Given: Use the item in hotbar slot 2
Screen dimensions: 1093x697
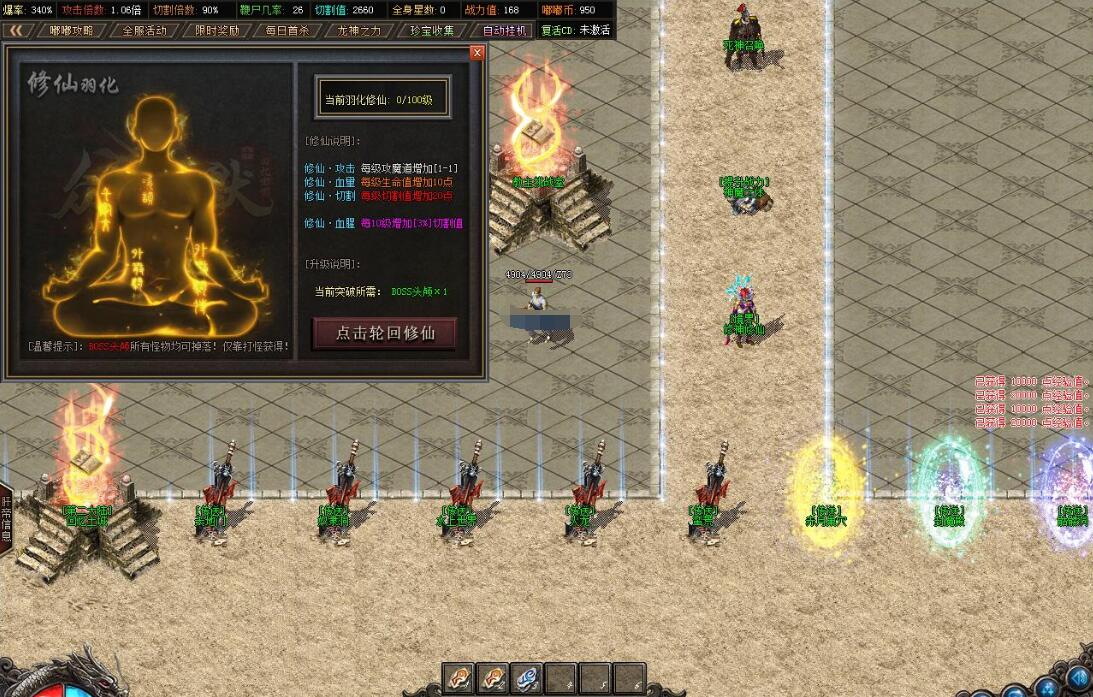Looking at the screenshot, I should (493, 678).
